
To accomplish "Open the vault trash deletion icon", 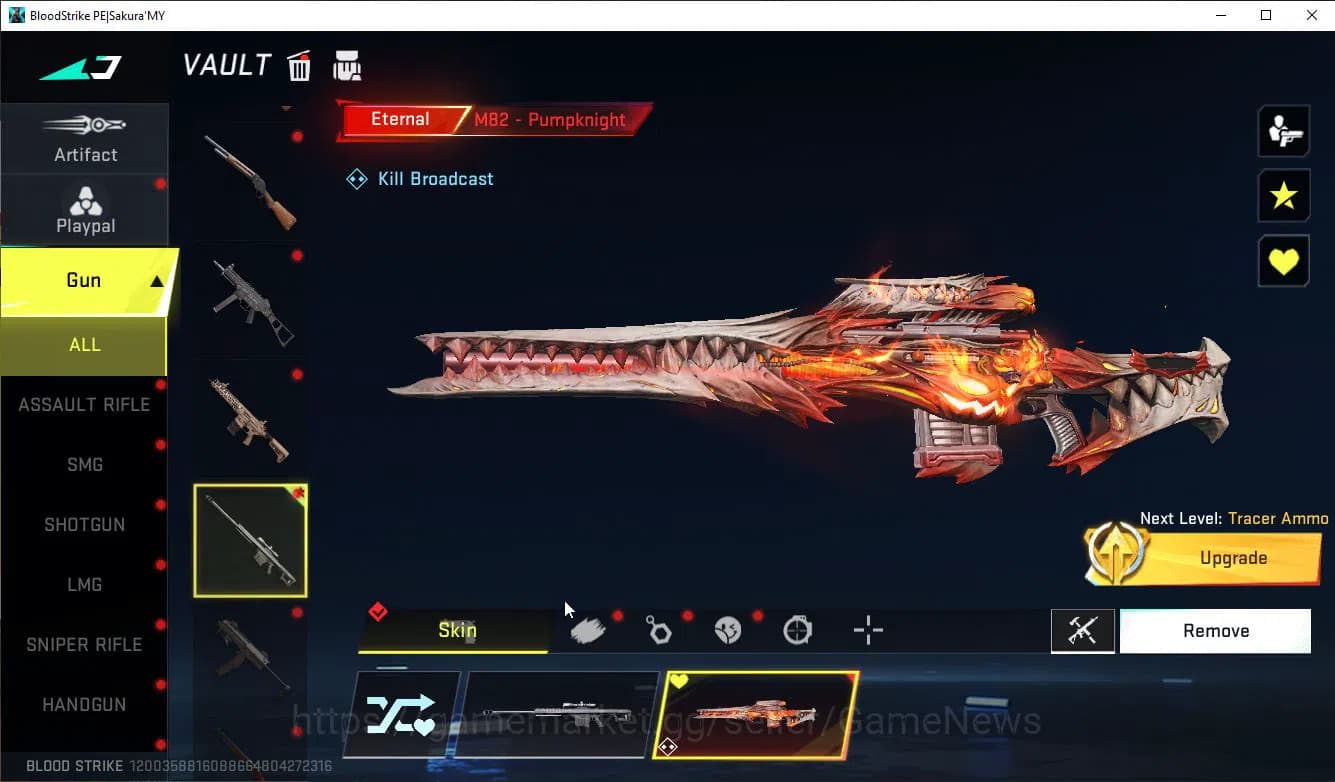I will 299,65.
